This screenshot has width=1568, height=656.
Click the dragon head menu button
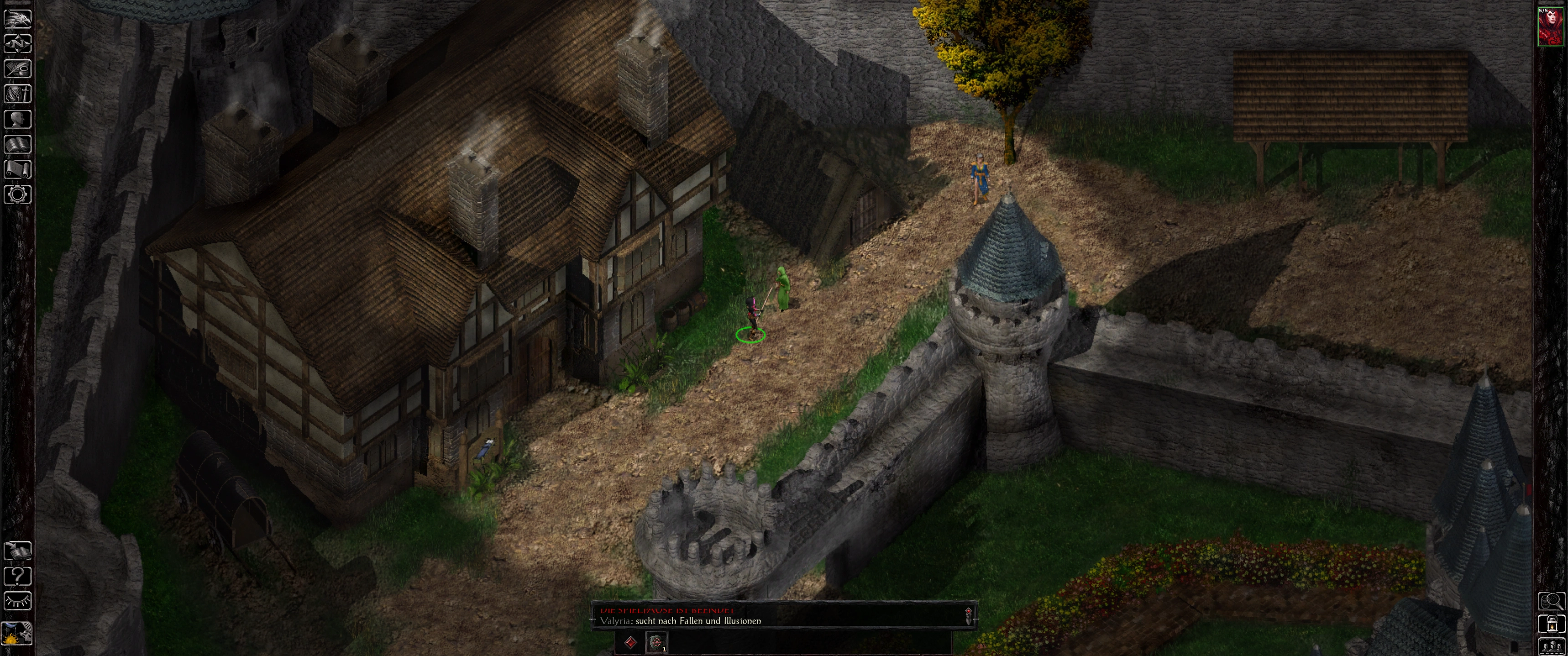point(18,18)
